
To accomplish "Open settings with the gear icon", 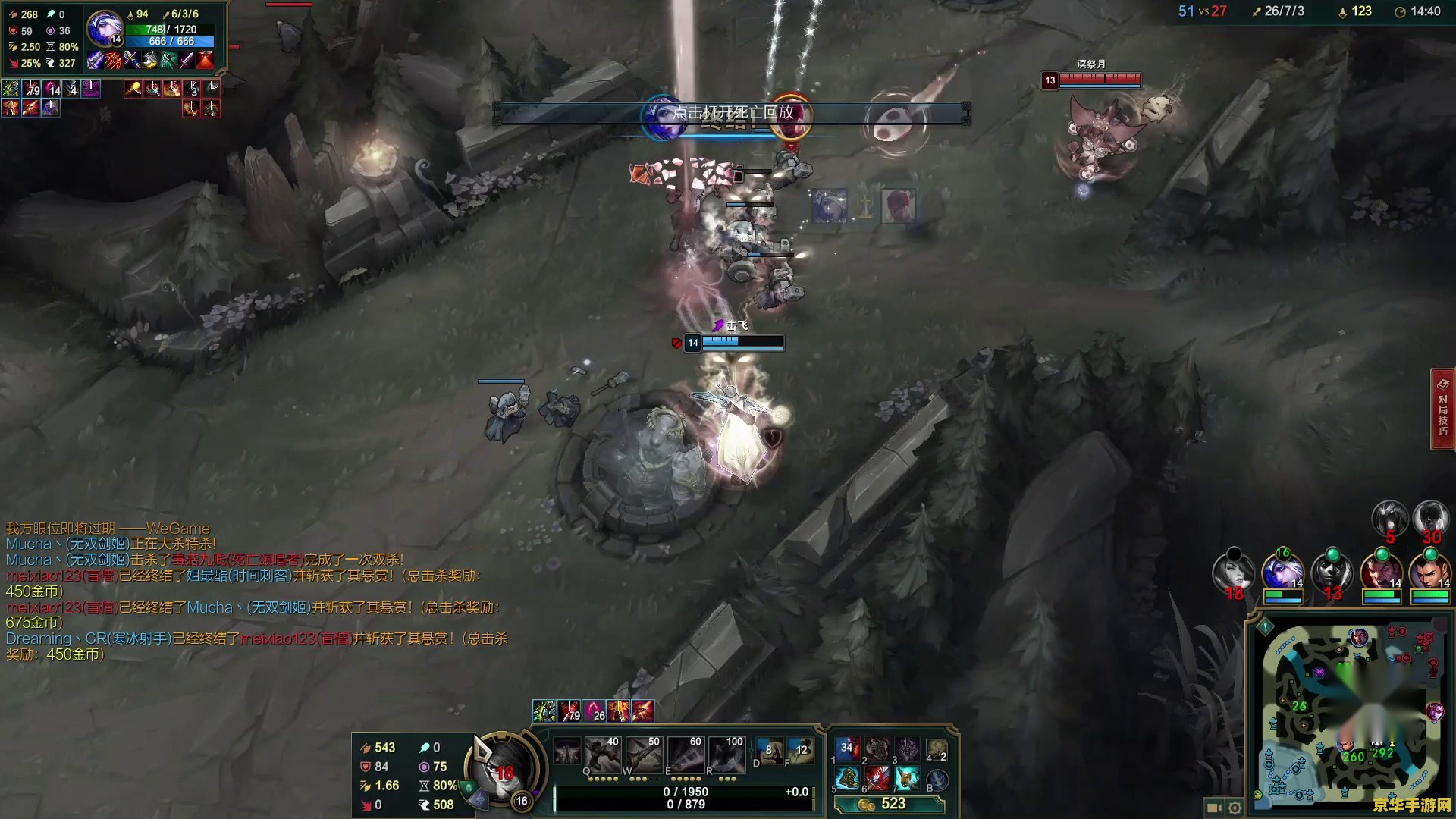I will 1235,808.
